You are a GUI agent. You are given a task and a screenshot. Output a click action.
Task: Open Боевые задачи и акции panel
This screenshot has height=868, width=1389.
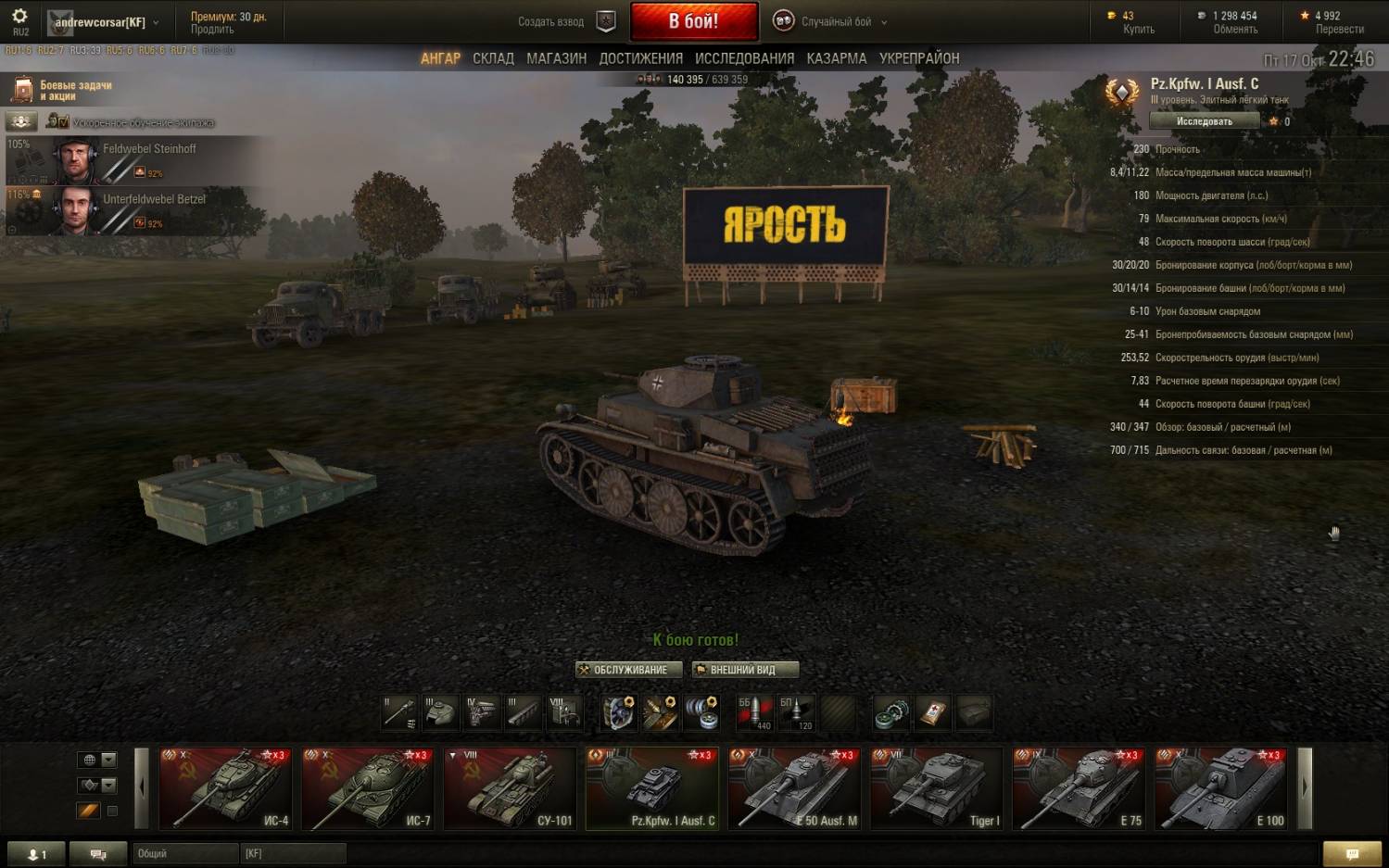click(x=63, y=90)
